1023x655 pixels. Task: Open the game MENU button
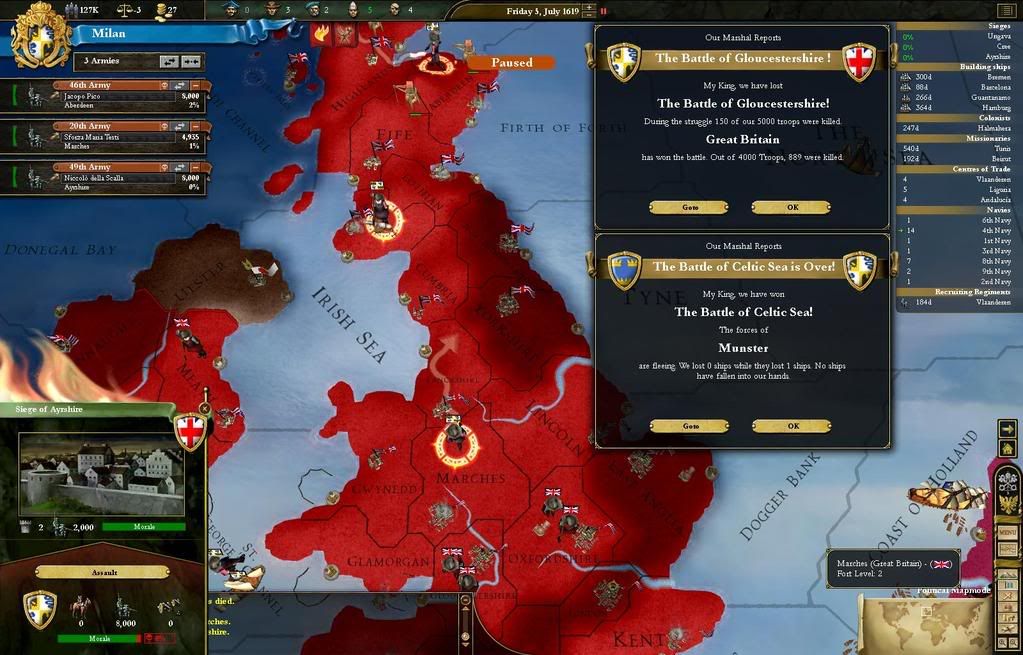[x=1008, y=532]
